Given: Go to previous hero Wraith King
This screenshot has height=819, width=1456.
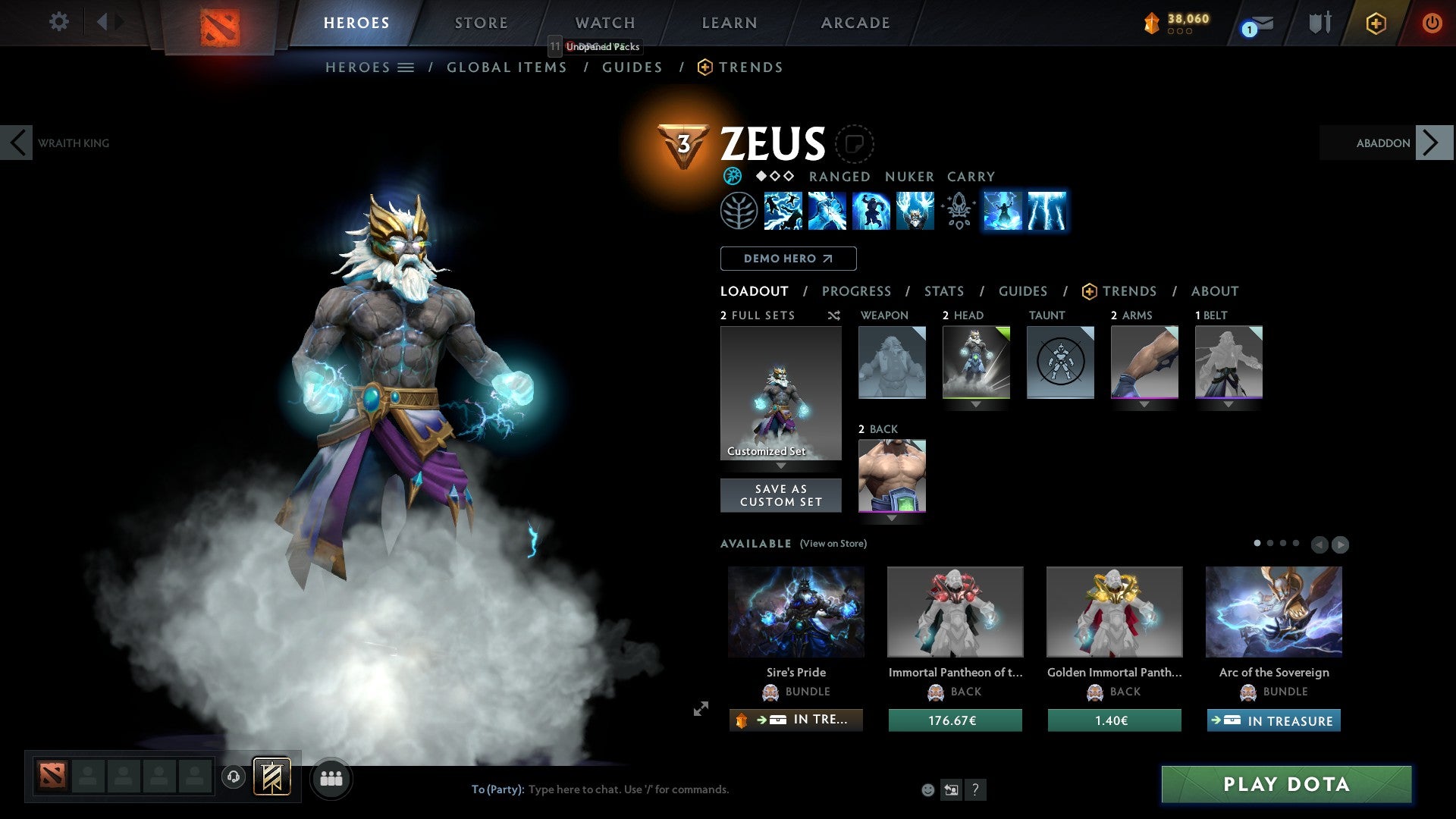Looking at the screenshot, I should (17, 143).
